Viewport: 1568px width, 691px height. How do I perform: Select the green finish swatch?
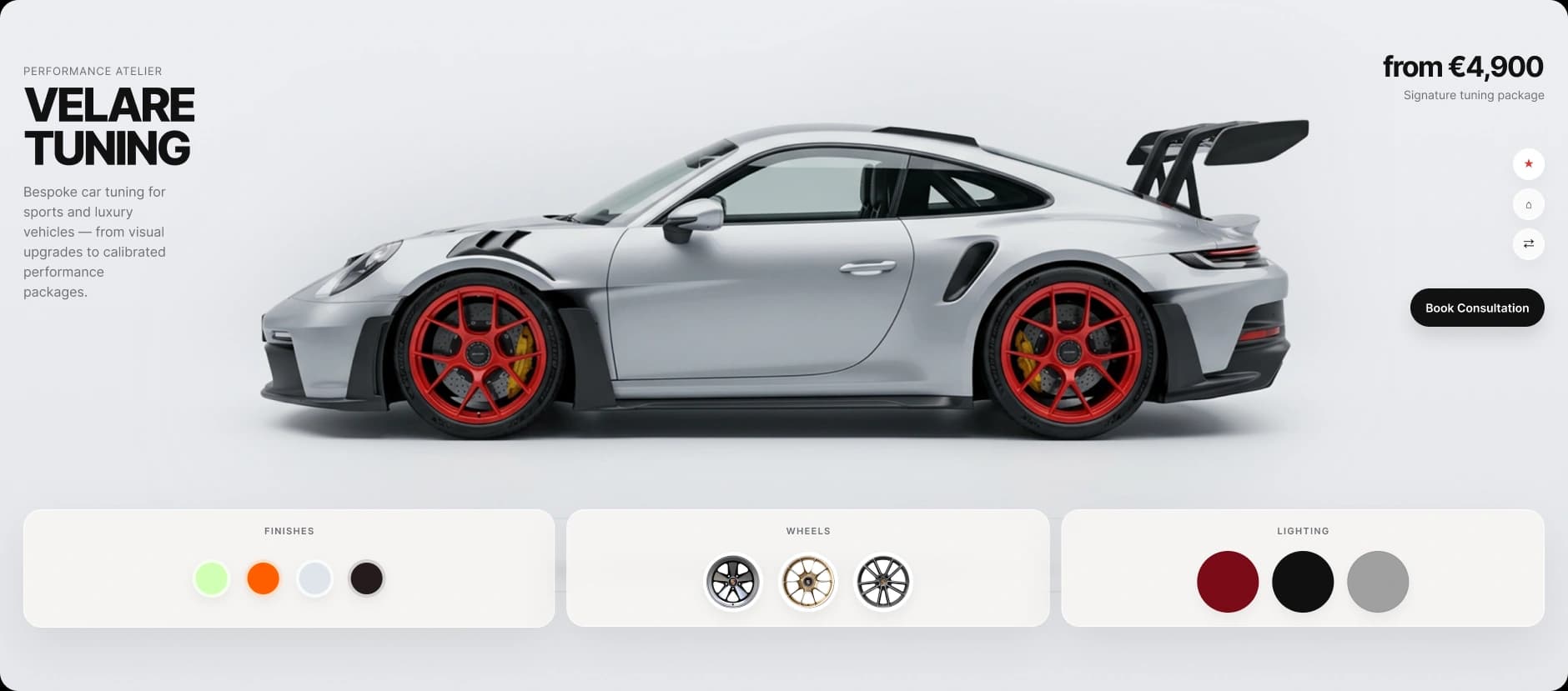click(213, 578)
